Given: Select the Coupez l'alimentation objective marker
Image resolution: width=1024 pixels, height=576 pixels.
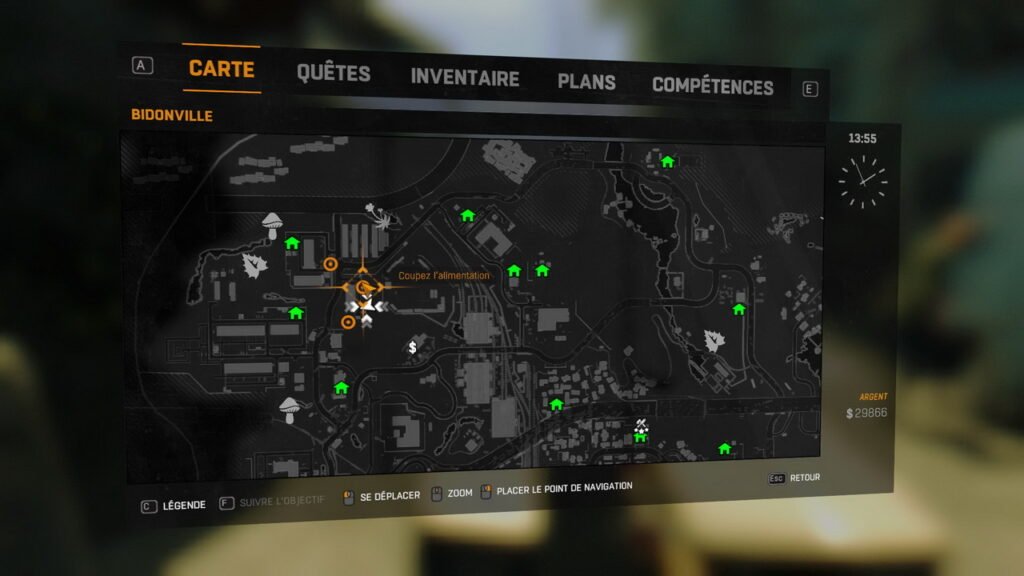Looking at the screenshot, I should [x=363, y=287].
